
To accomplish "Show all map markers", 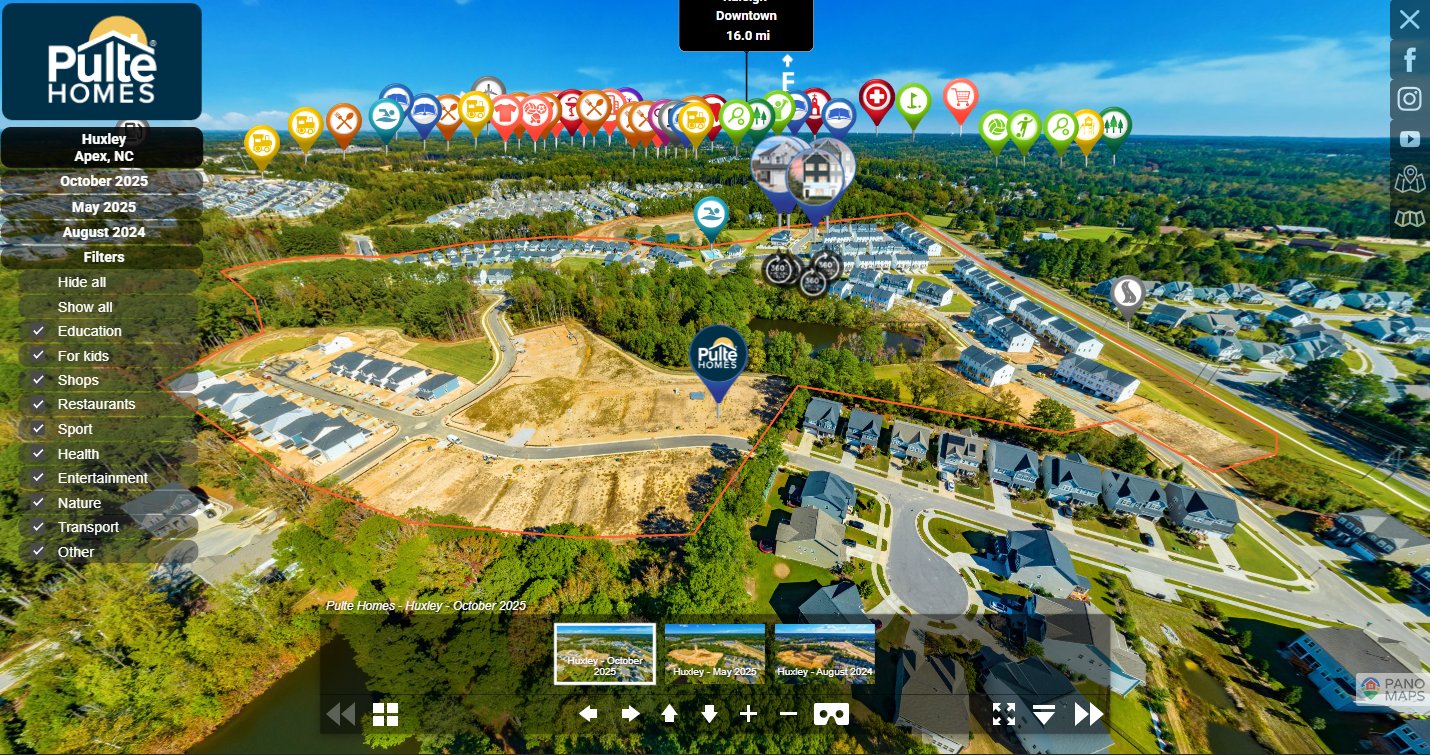I will click(x=85, y=307).
